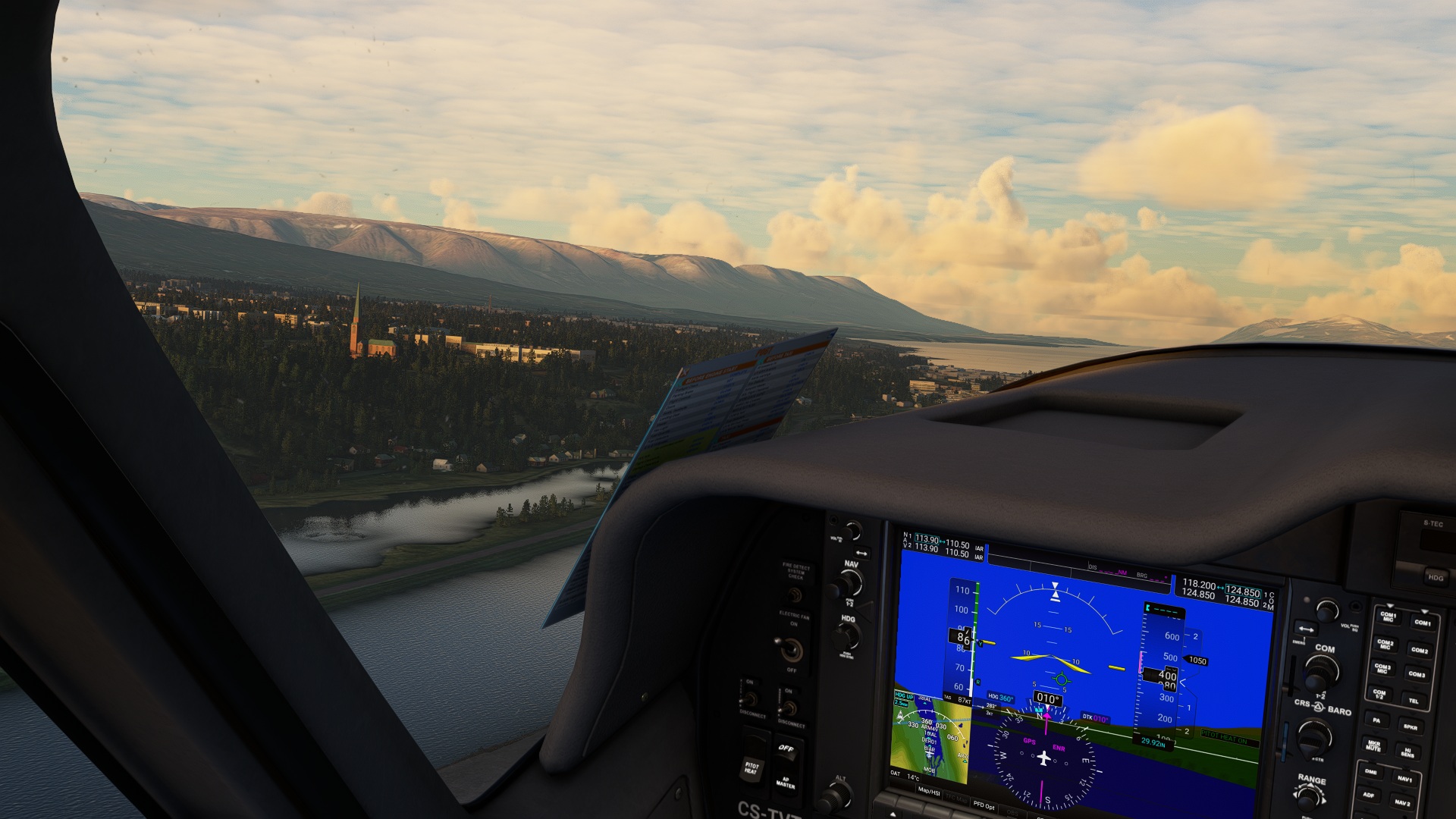This screenshot has height=819, width=1456.
Task: Click the TEL audio panel button
Action: (1414, 701)
